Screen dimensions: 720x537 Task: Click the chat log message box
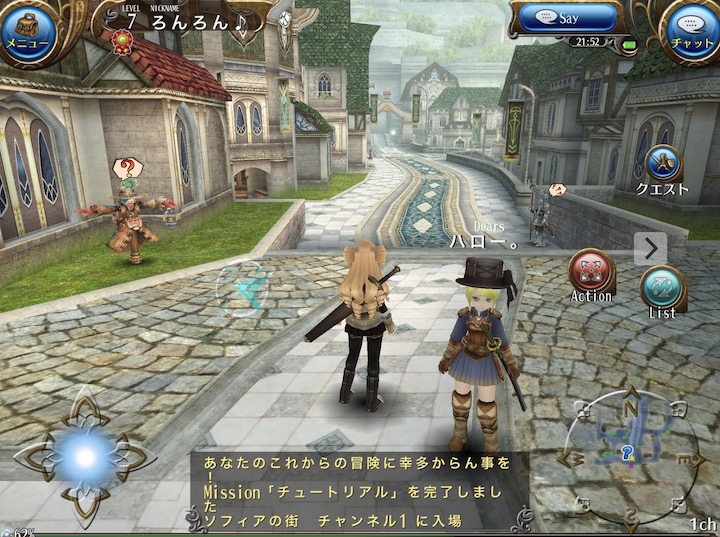[360, 491]
